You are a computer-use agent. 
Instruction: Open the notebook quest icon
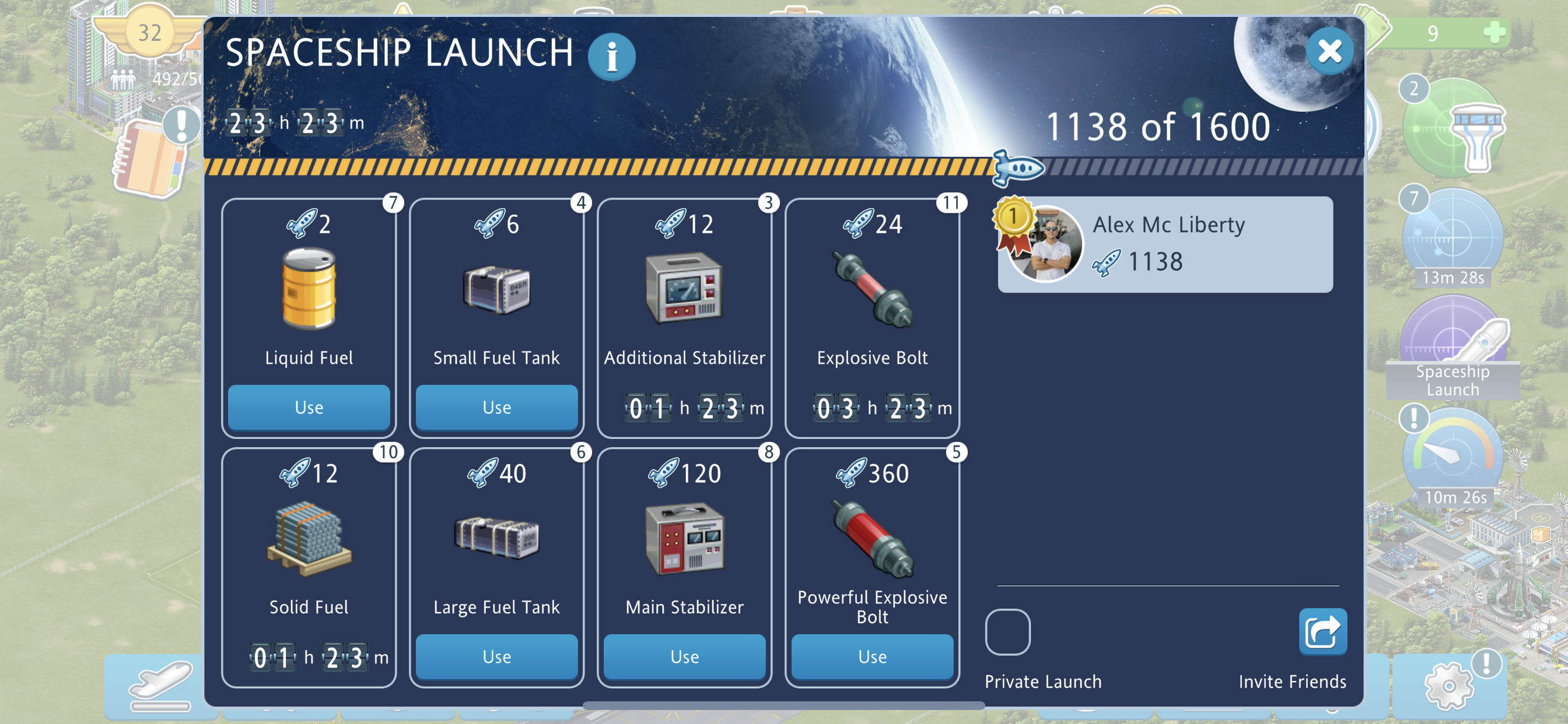click(149, 159)
